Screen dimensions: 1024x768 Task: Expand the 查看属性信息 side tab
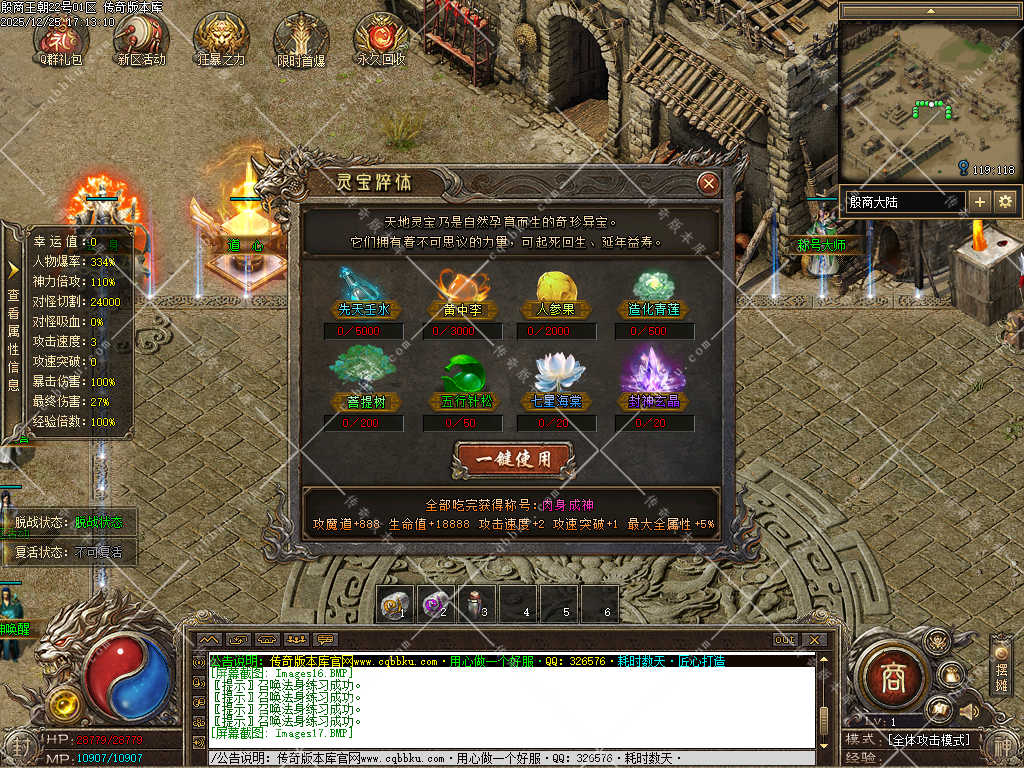(13, 320)
